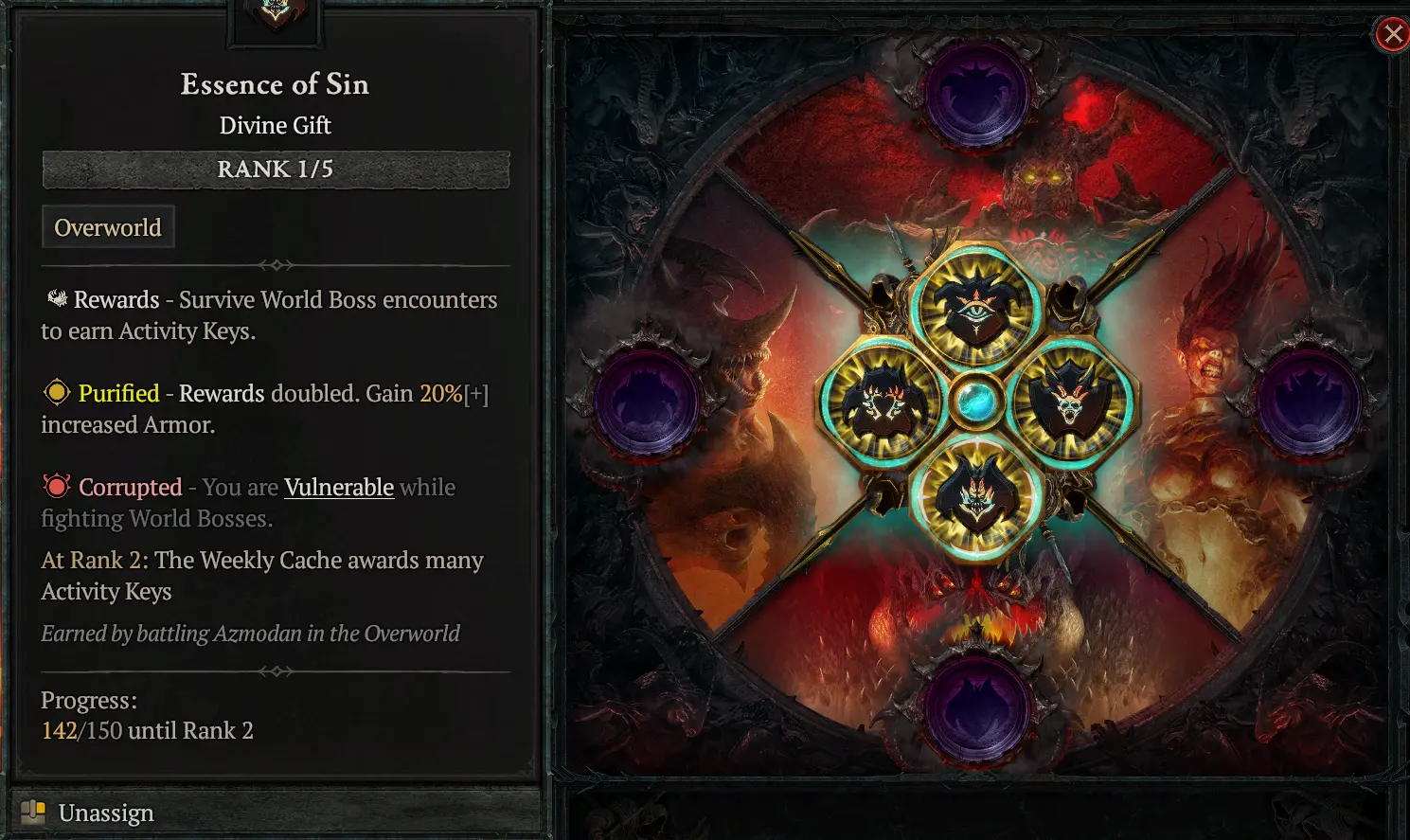This screenshot has height=840, width=1410.
Task: Click the right purple corrupted socket
Action: click(x=1309, y=402)
